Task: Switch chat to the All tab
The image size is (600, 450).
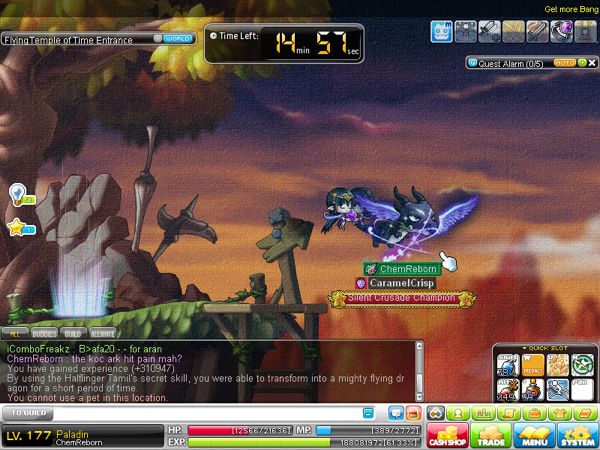Action: tap(15, 331)
